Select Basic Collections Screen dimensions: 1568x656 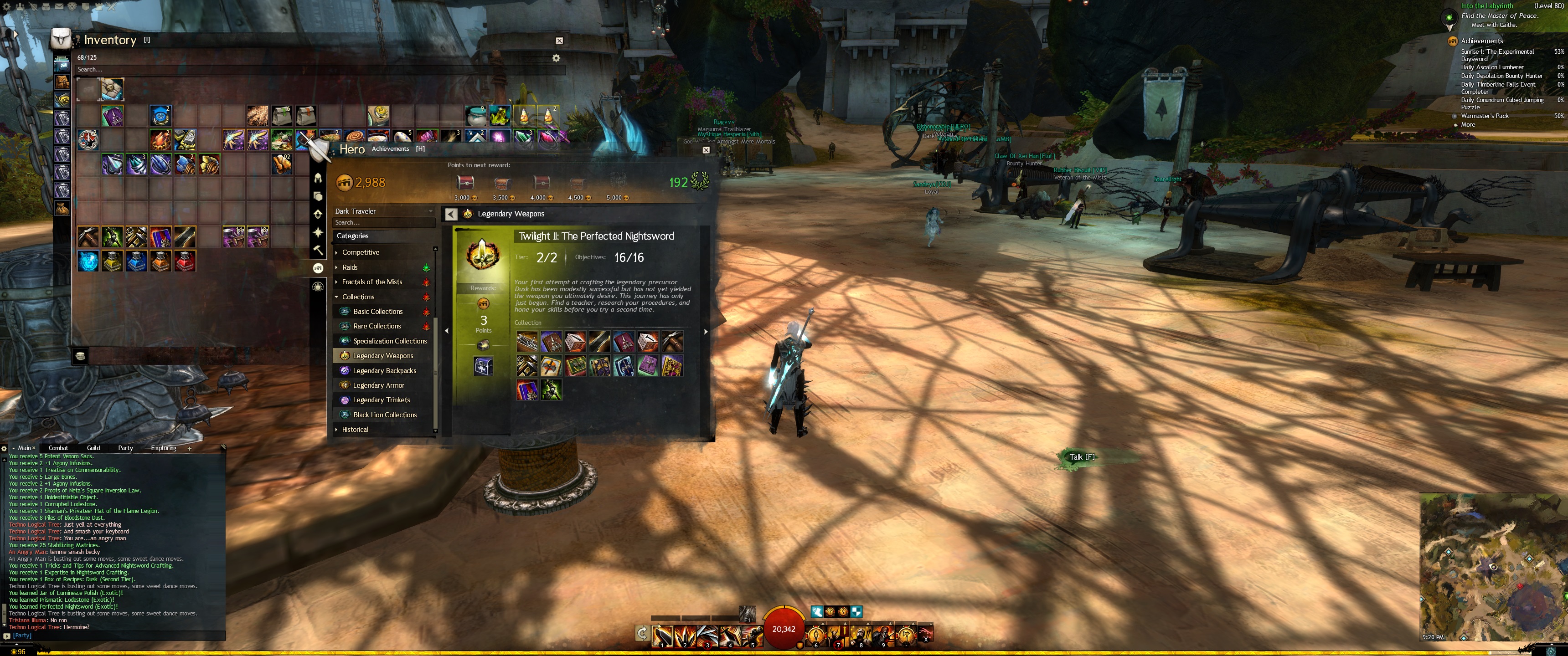click(377, 312)
